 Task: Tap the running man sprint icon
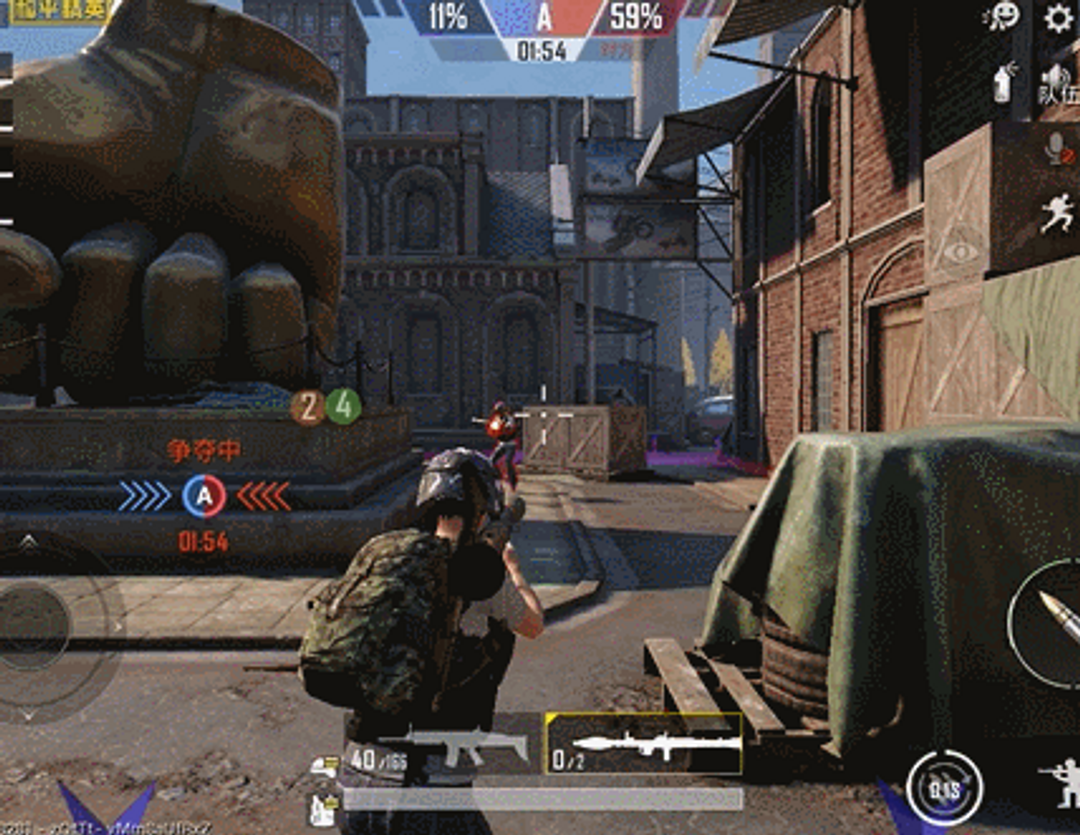tap(1056, 213)
